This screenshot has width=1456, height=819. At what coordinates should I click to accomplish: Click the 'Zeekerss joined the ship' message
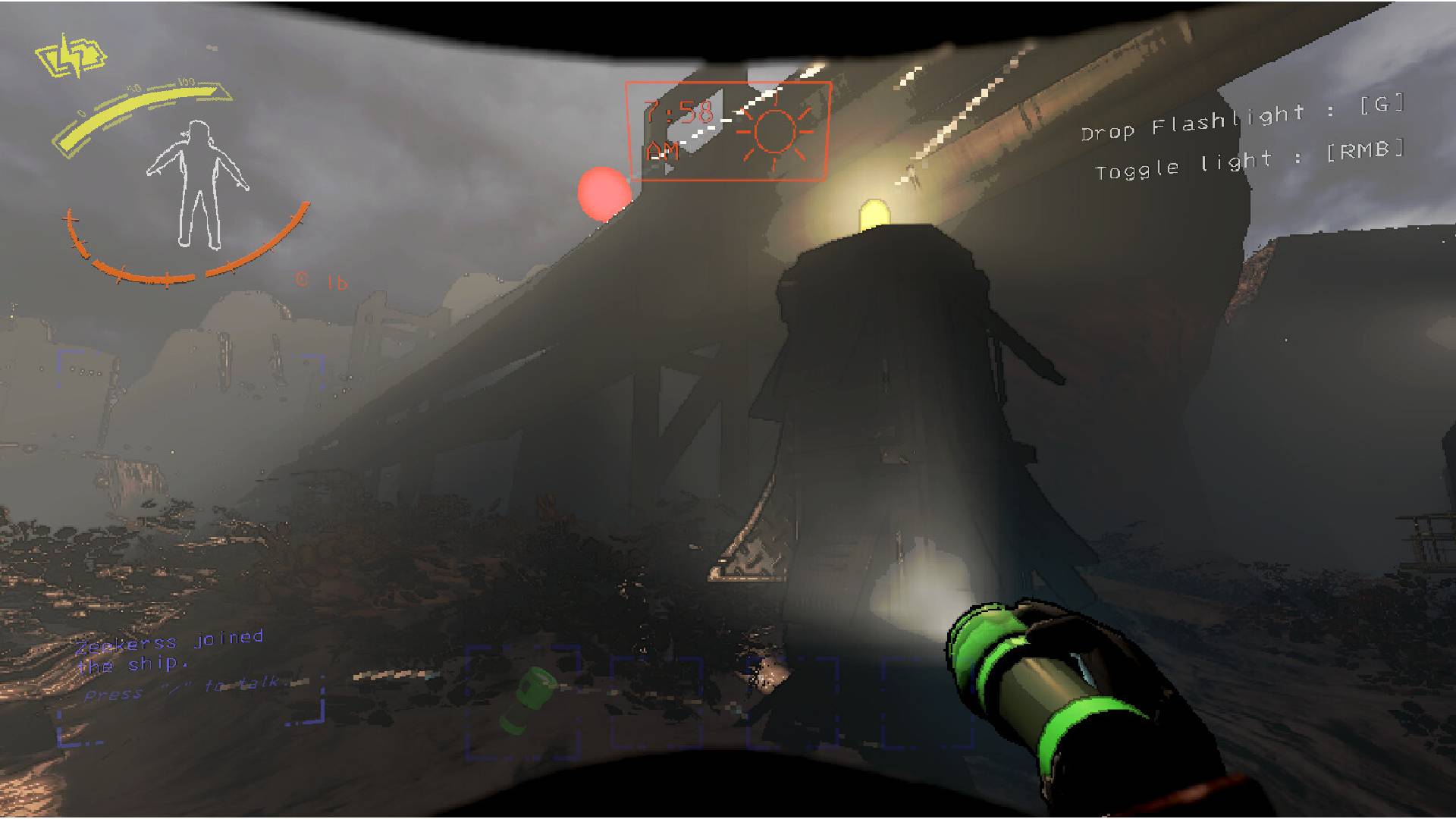(x=173, y=651)
